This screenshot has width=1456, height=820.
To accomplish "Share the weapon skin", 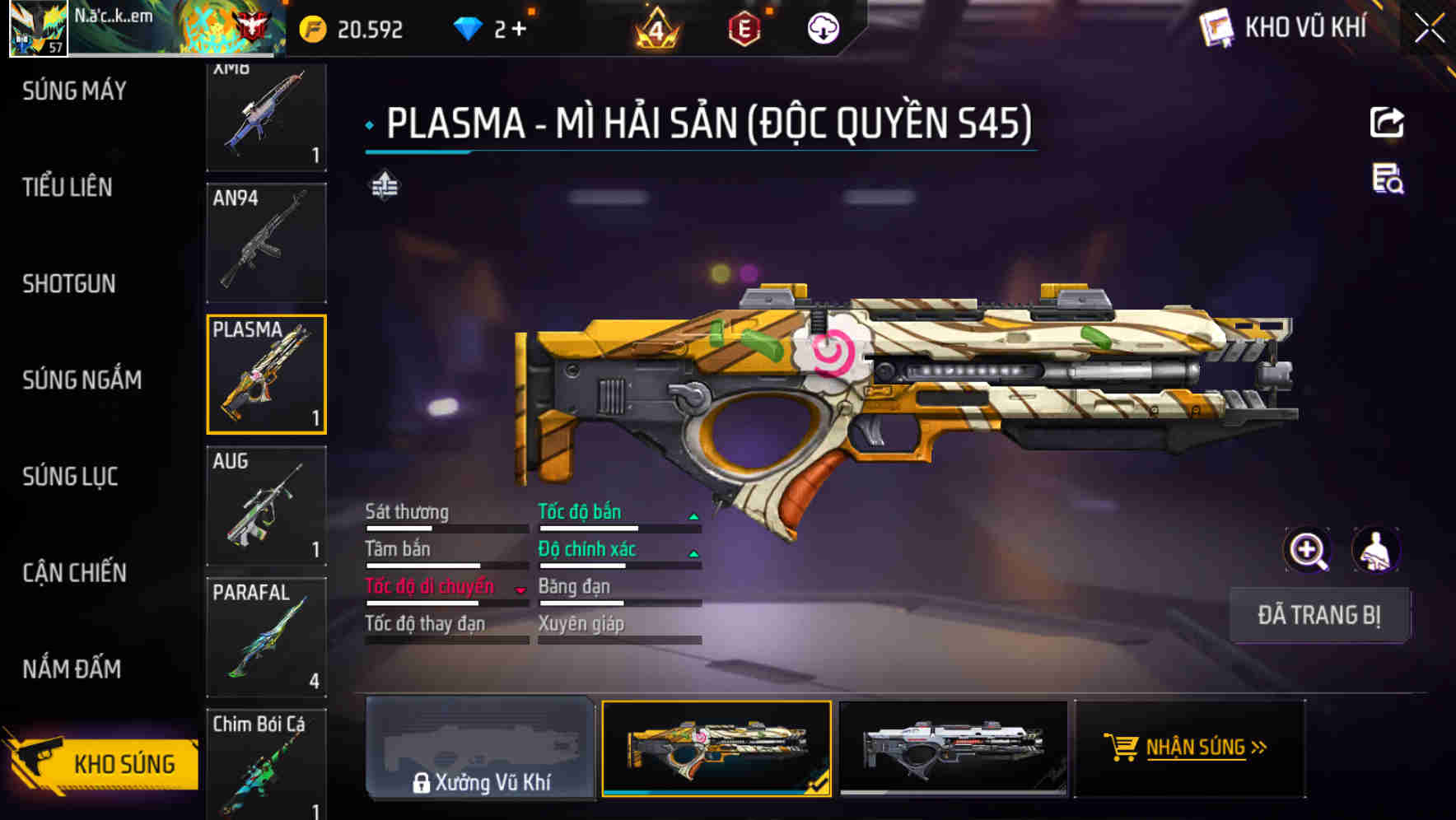I will pyautogui.click(x=1386, y=123).
